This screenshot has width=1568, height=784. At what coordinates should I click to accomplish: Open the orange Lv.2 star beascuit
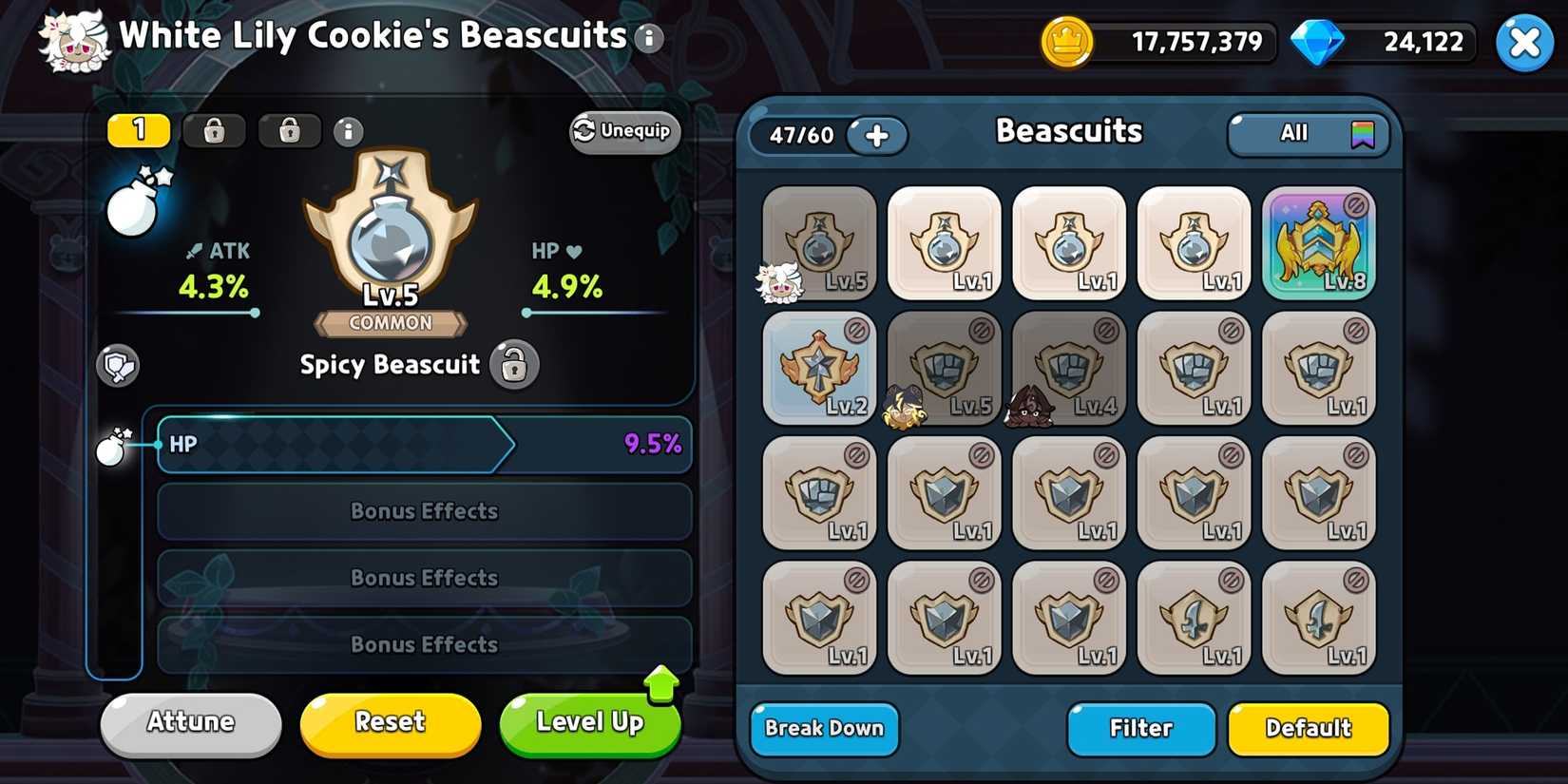(818, 368)
